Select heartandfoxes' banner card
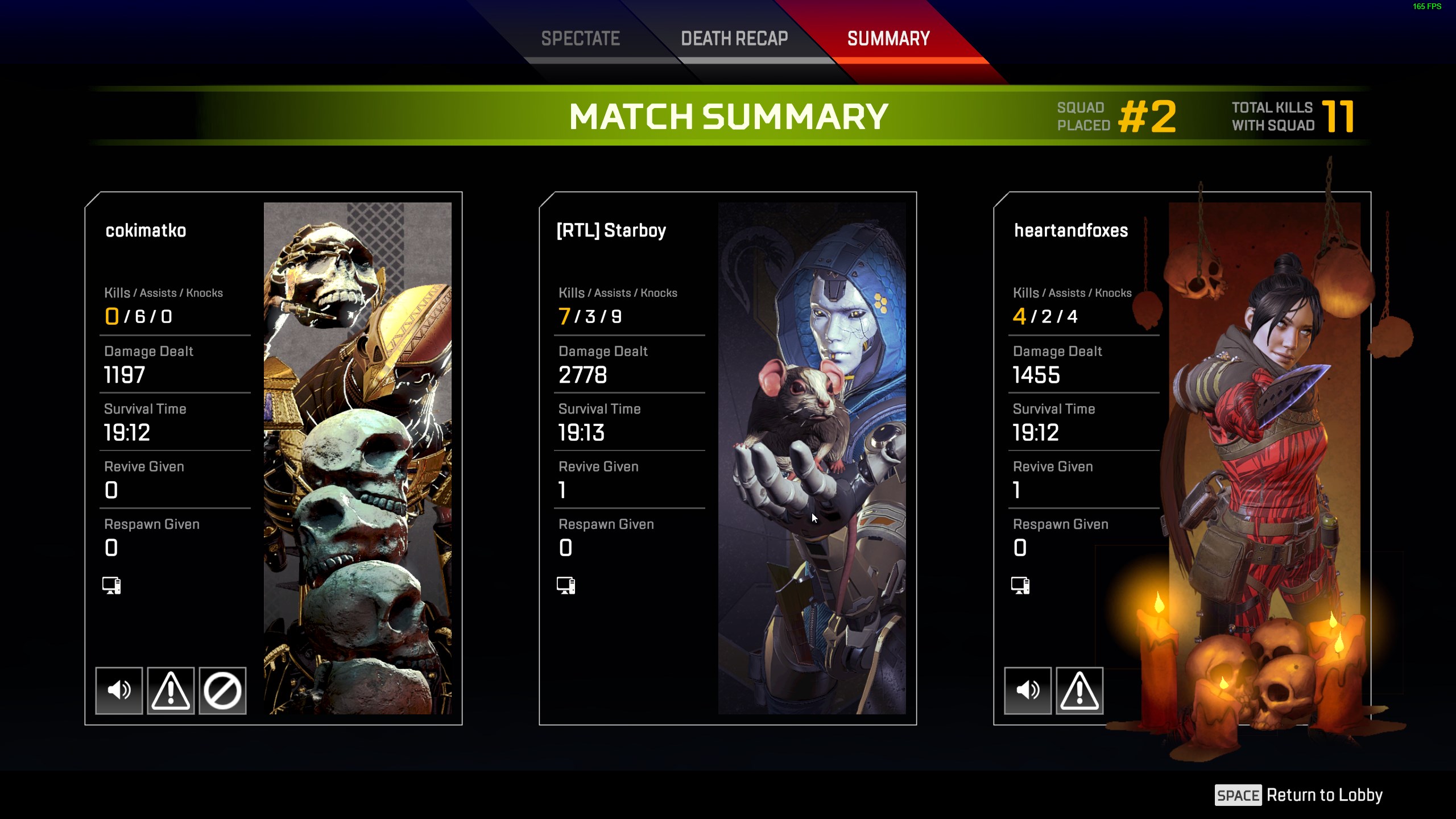This screenshot has height=819, width=1456. [x=1264, y=458]
